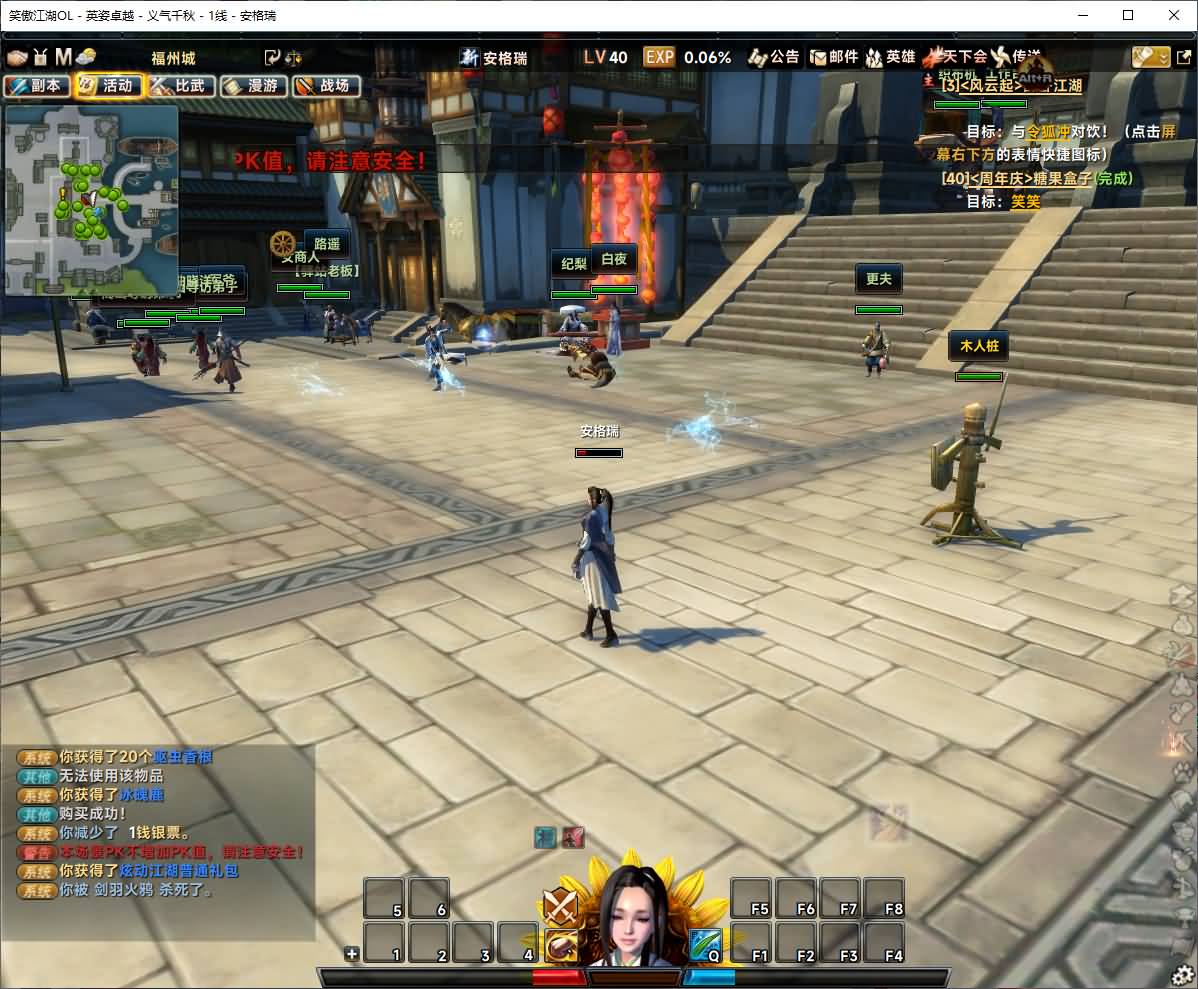
Task: Open the 英雄 heroes panel
Action: click(891, 57)
